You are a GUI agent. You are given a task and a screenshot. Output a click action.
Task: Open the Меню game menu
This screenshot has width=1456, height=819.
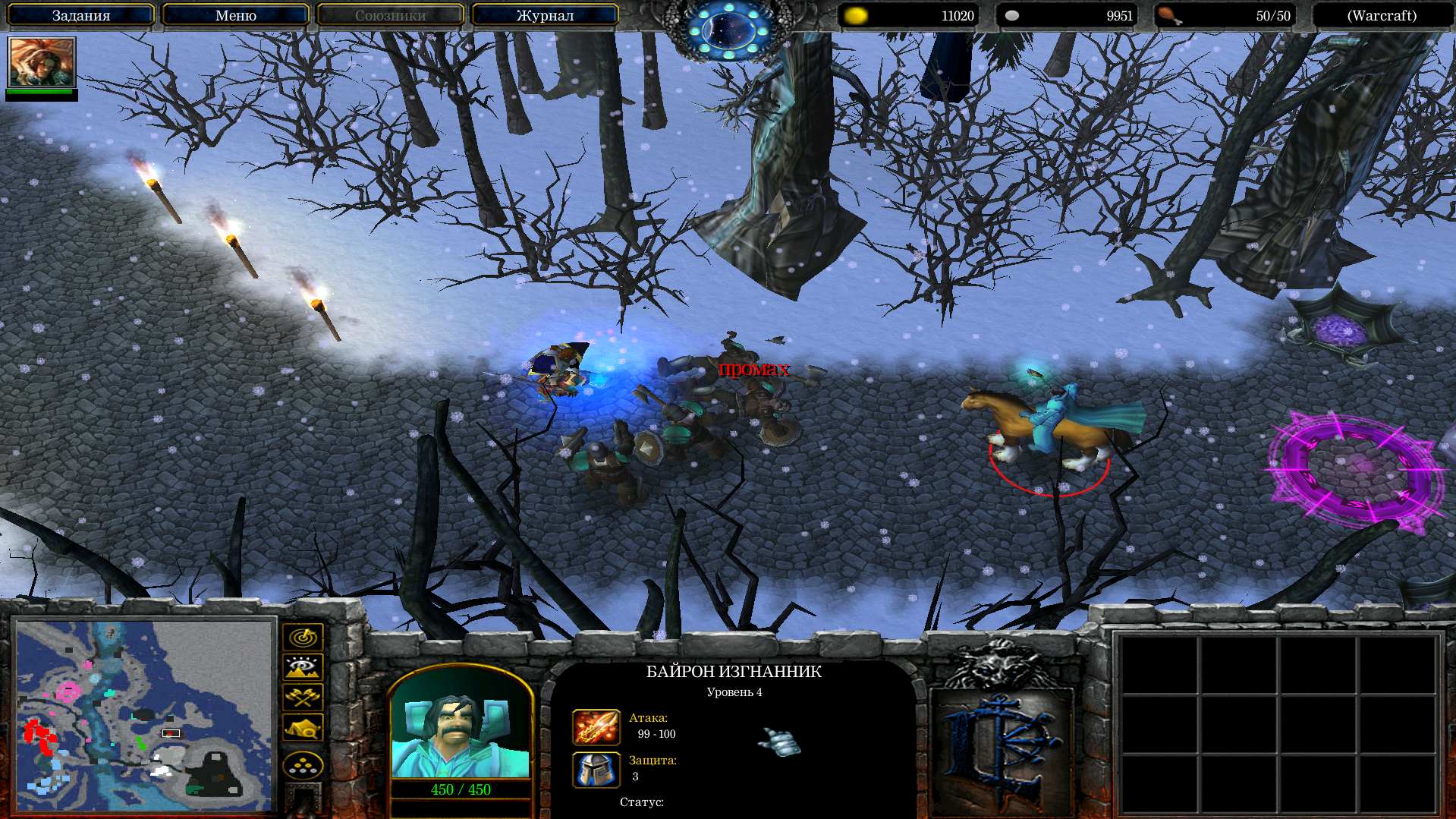(x=236, y=15)
